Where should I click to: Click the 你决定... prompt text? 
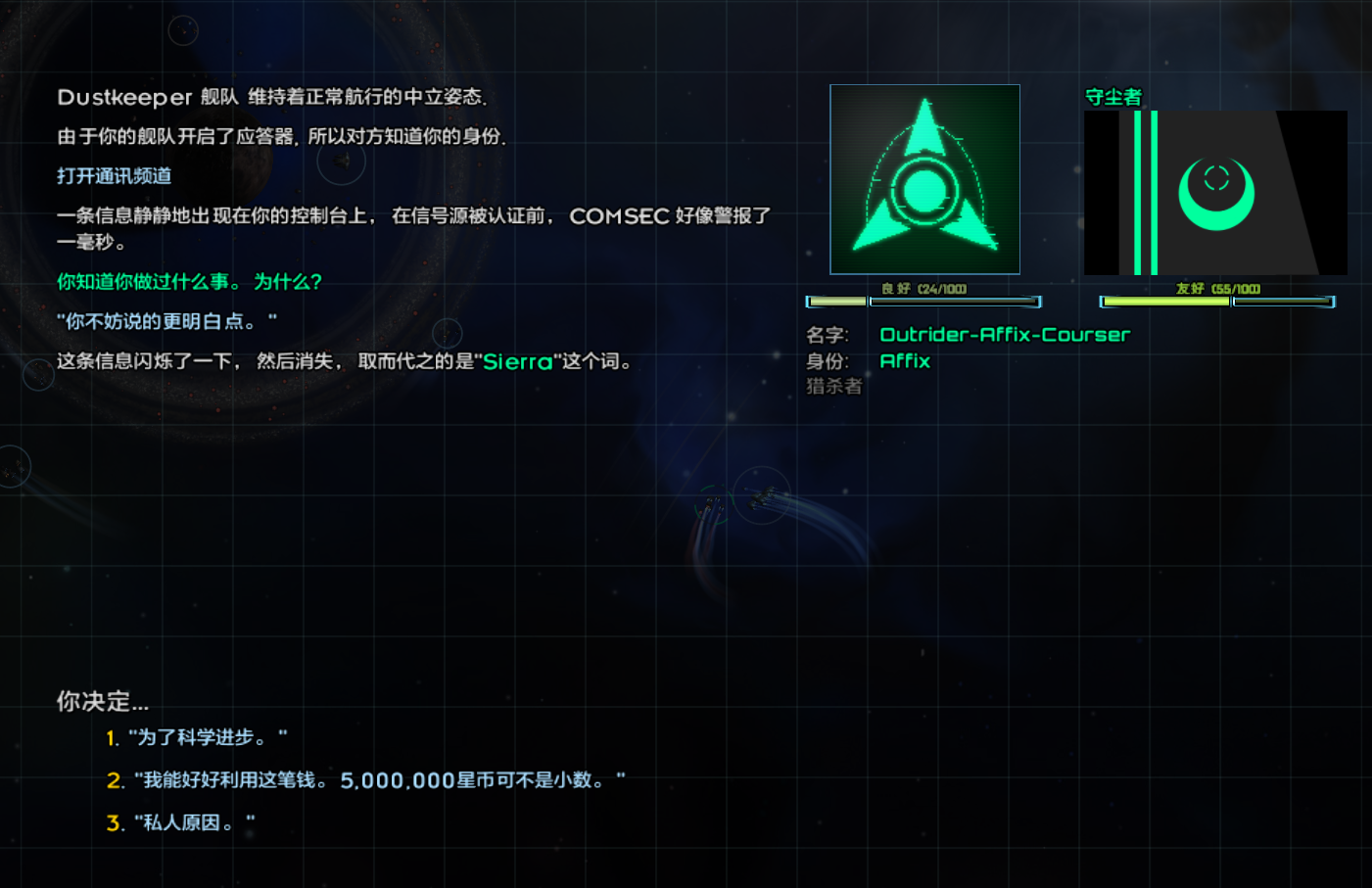pyautogui.click(x=102, y=701)
